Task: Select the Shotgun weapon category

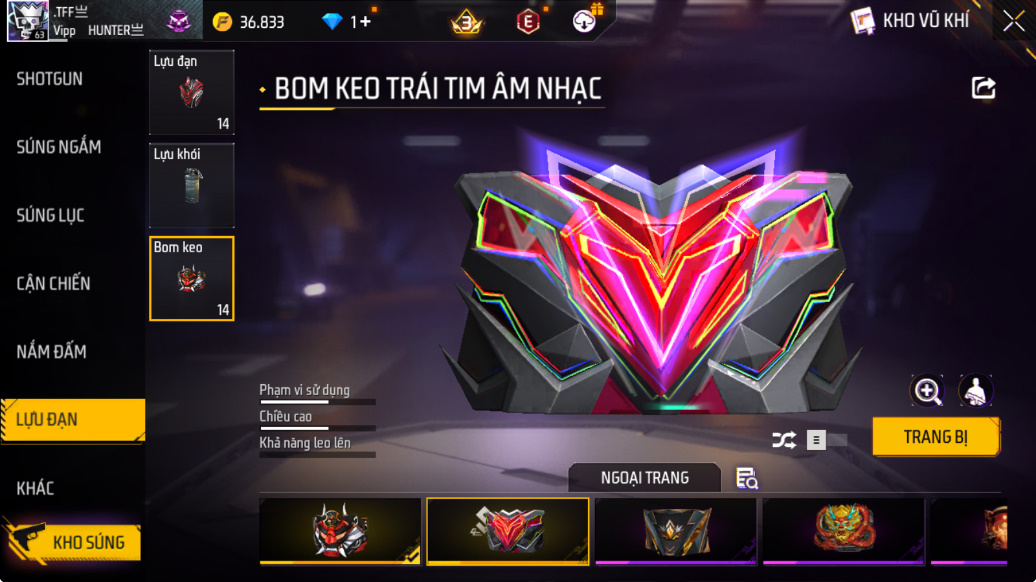Action: click(50, 79)
